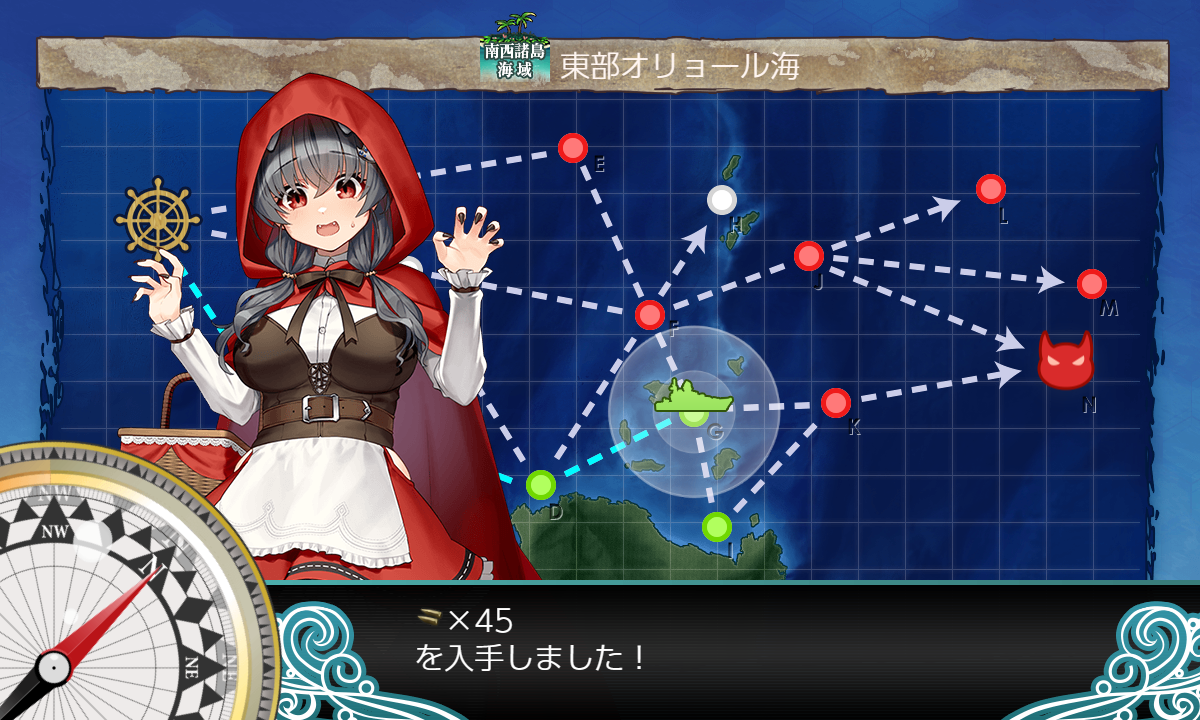
Task: Choose red node J on the route
Action: tap(808, 256)
